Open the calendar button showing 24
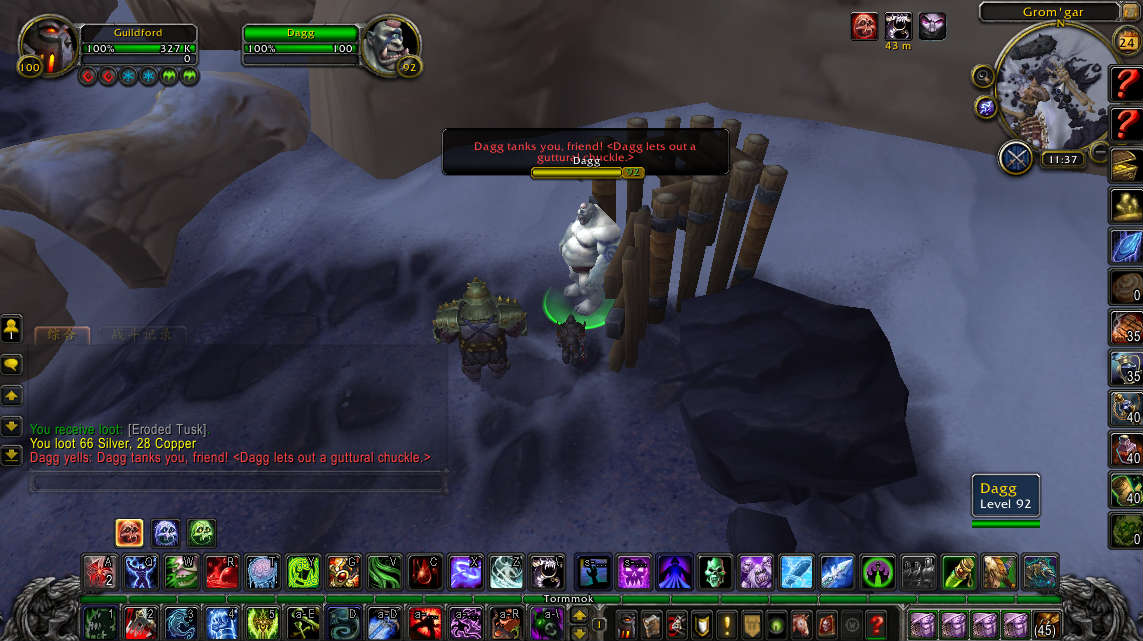Viewport: 1143px width, 641px height. [1125, 43]
